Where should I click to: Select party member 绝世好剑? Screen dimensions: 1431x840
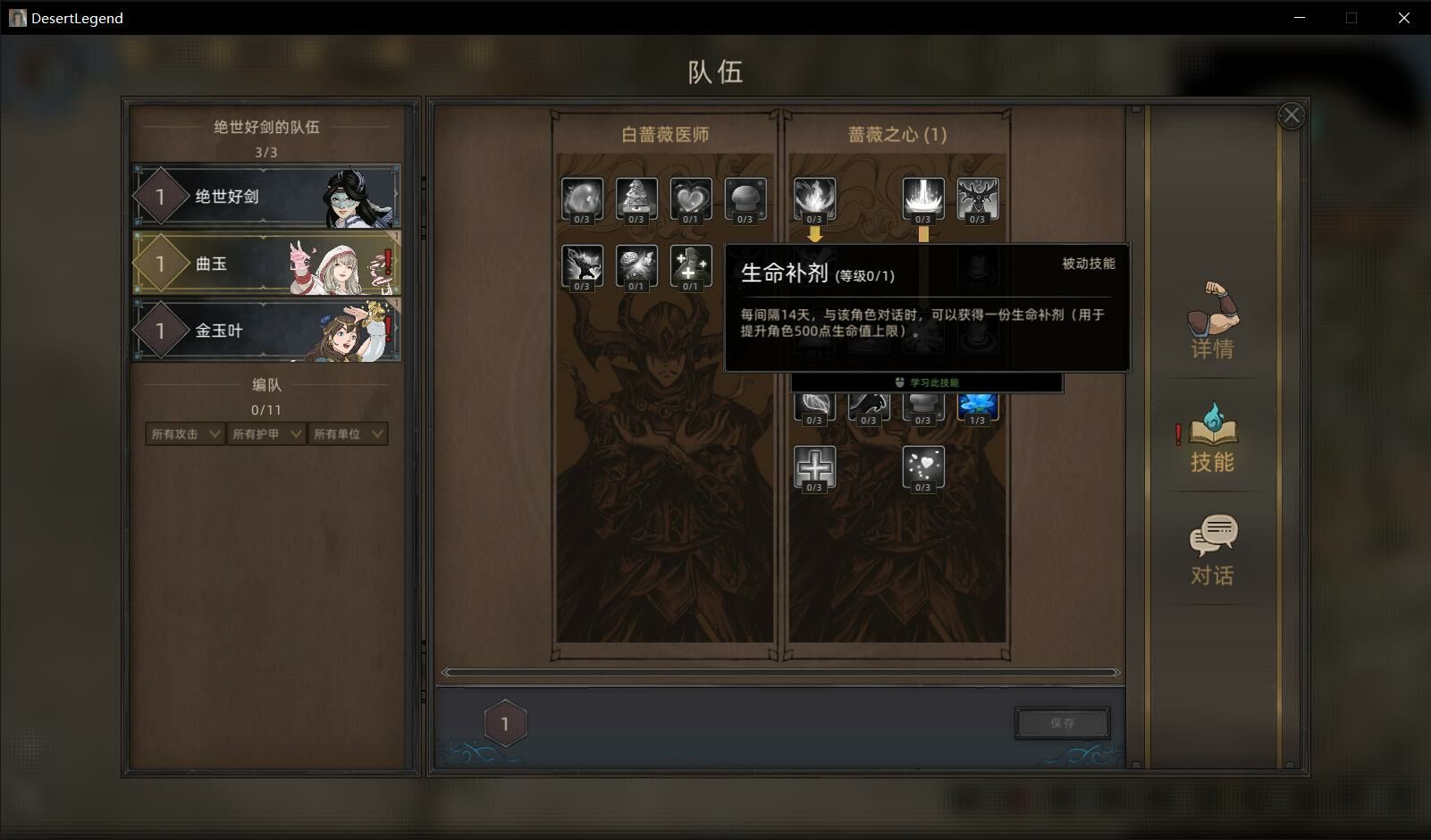click(x=265, y=197)
